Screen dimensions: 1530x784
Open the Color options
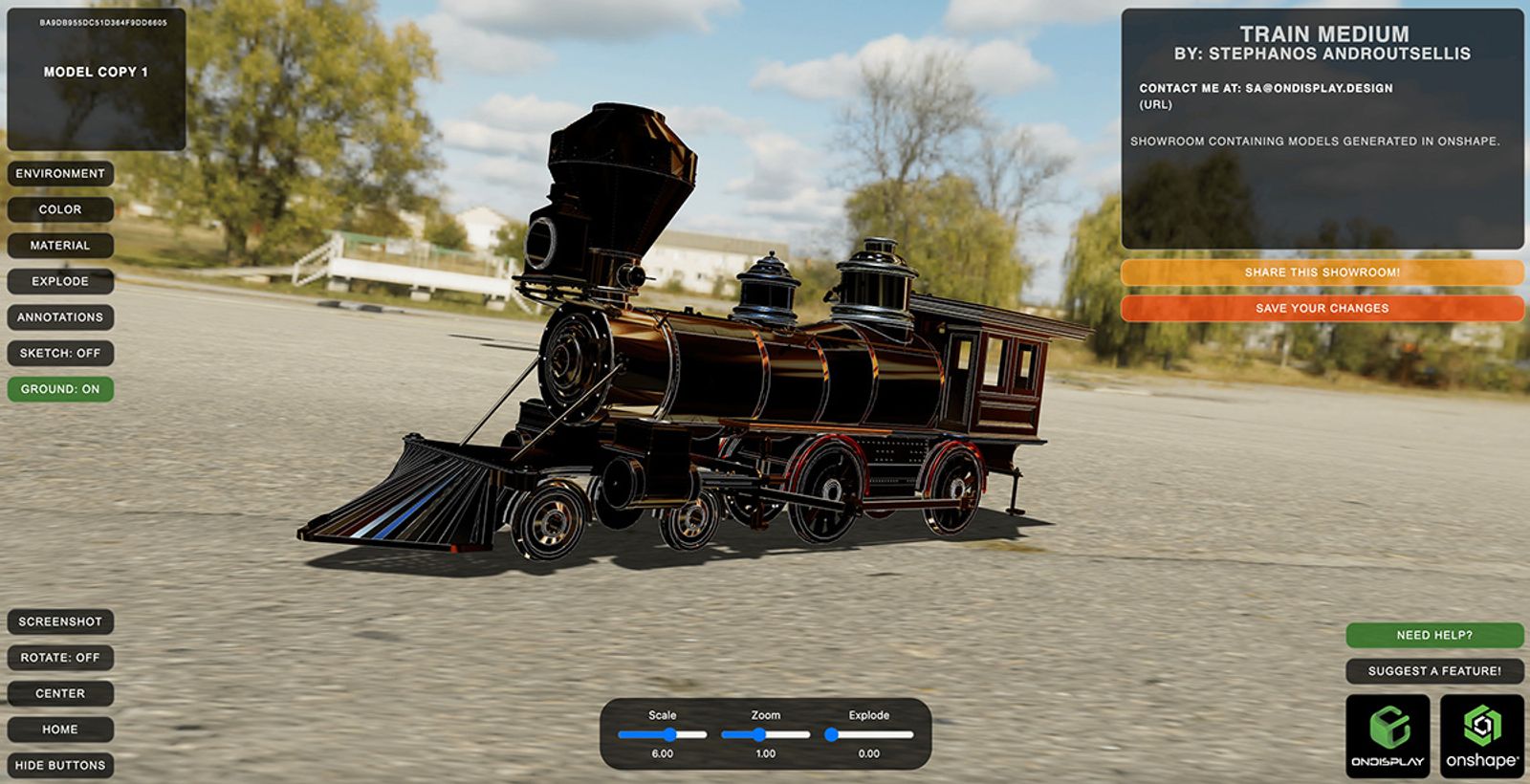[61, 209]
